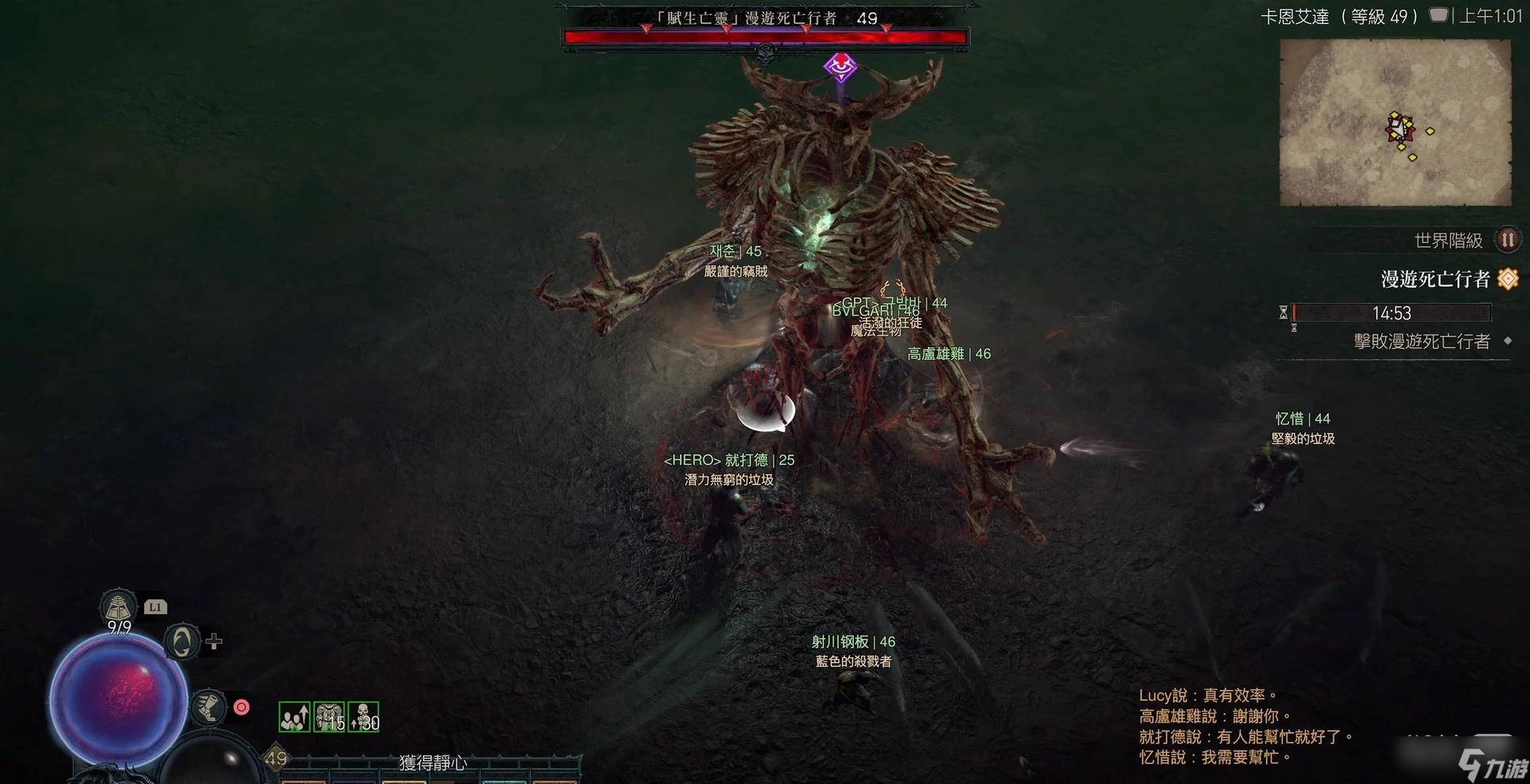The height and width of the screenshot is (784, 1530).
Task: Open the 世界階級 menu entry
Action: [x=1448, y=239]
